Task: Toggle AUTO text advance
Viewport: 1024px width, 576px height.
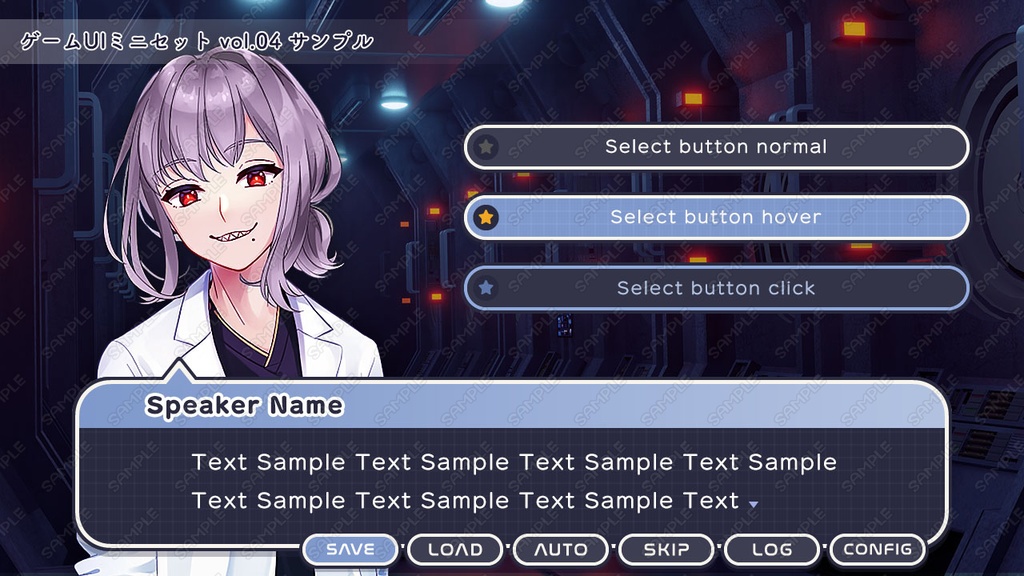Action: point(561,549)
